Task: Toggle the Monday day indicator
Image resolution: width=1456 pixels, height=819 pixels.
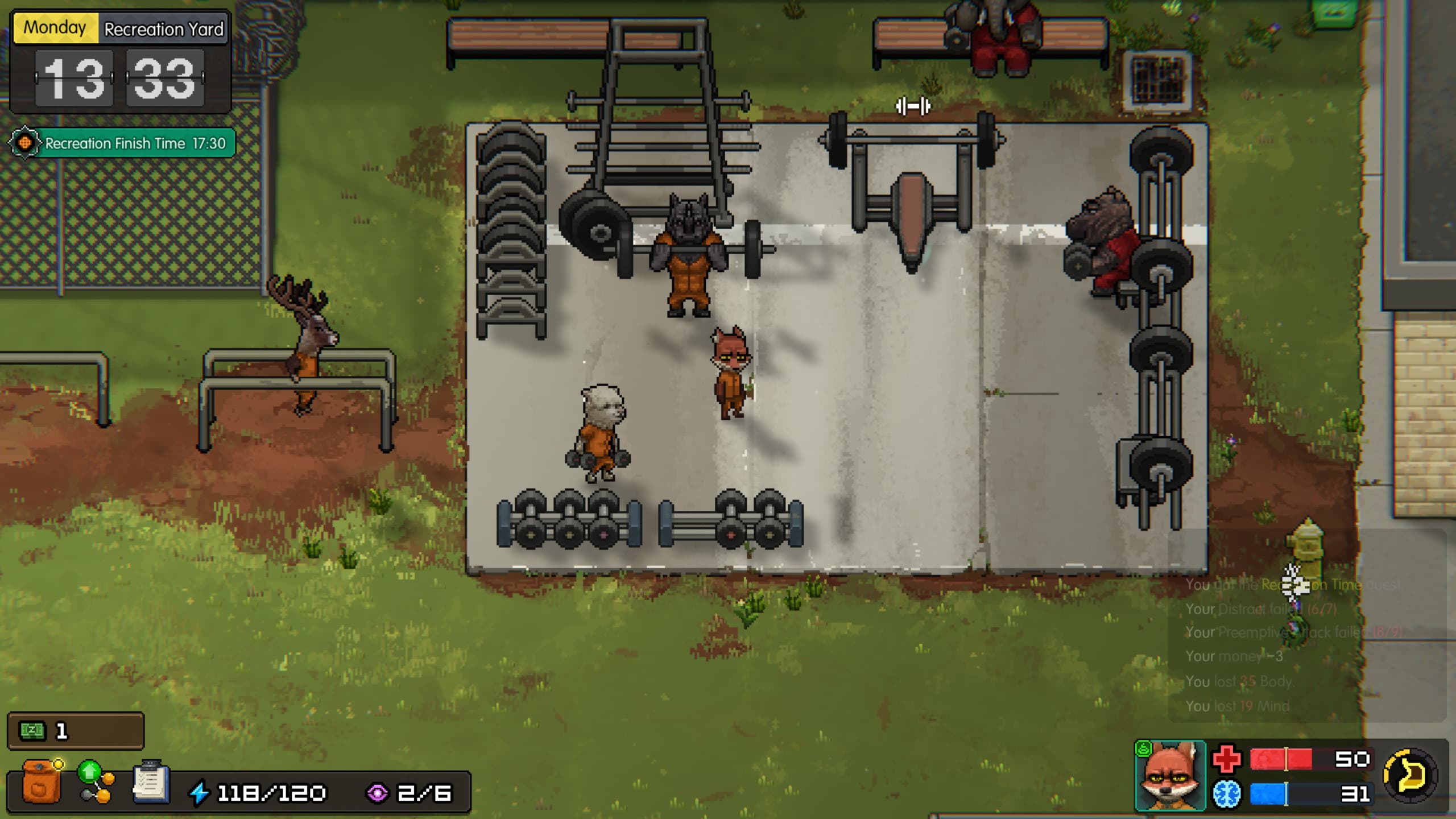Action: pos(54,27)
